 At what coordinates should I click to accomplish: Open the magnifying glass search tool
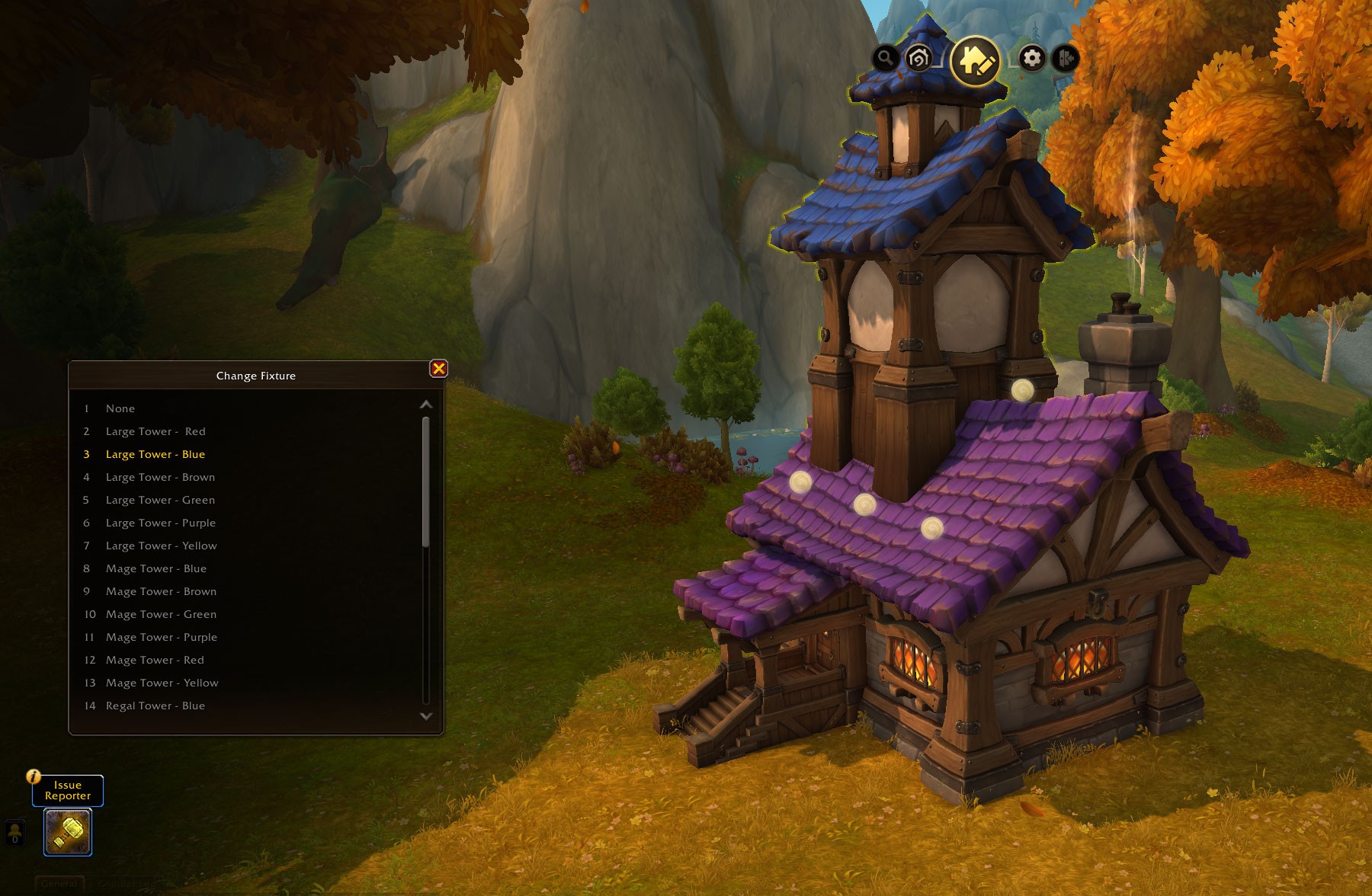tap(885, 57)
